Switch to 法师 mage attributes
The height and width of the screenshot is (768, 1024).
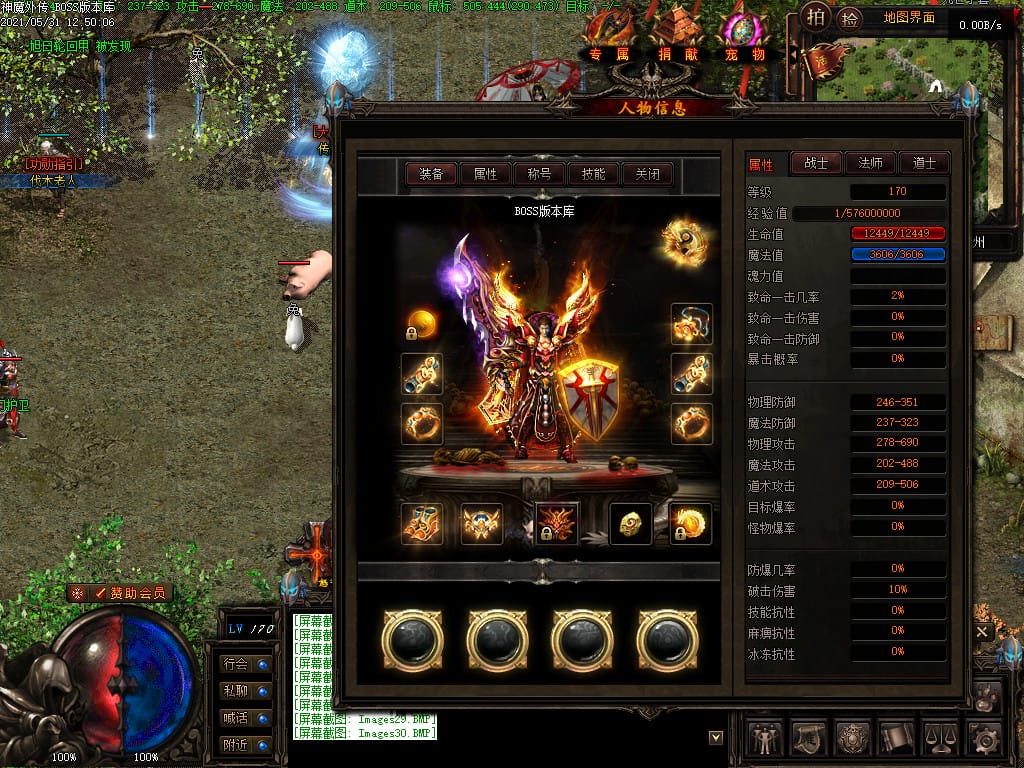click(x=869, y=163)
